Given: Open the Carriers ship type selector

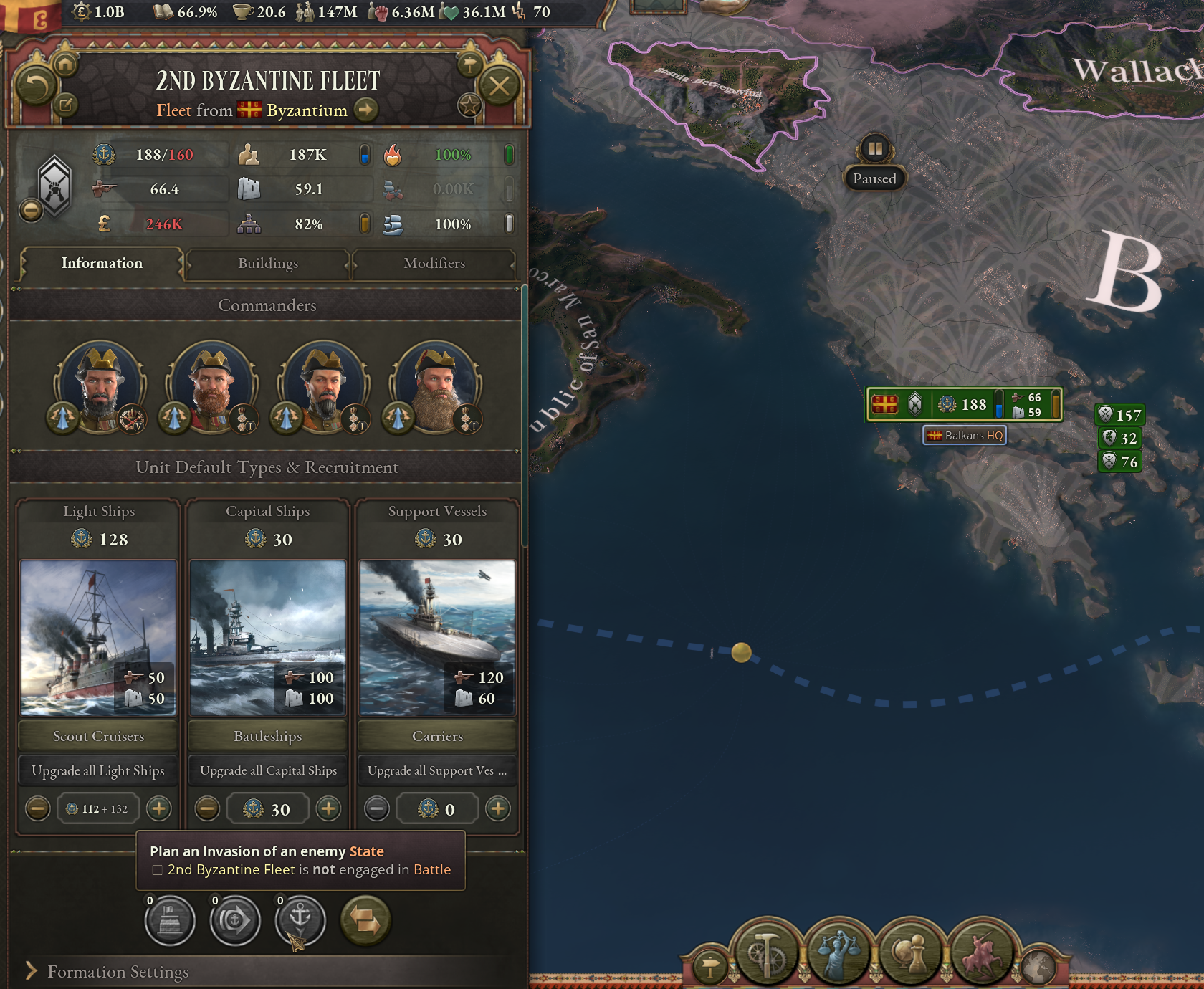Looking at the screenshot, I should pyautogui.click(x=436, y=736).
